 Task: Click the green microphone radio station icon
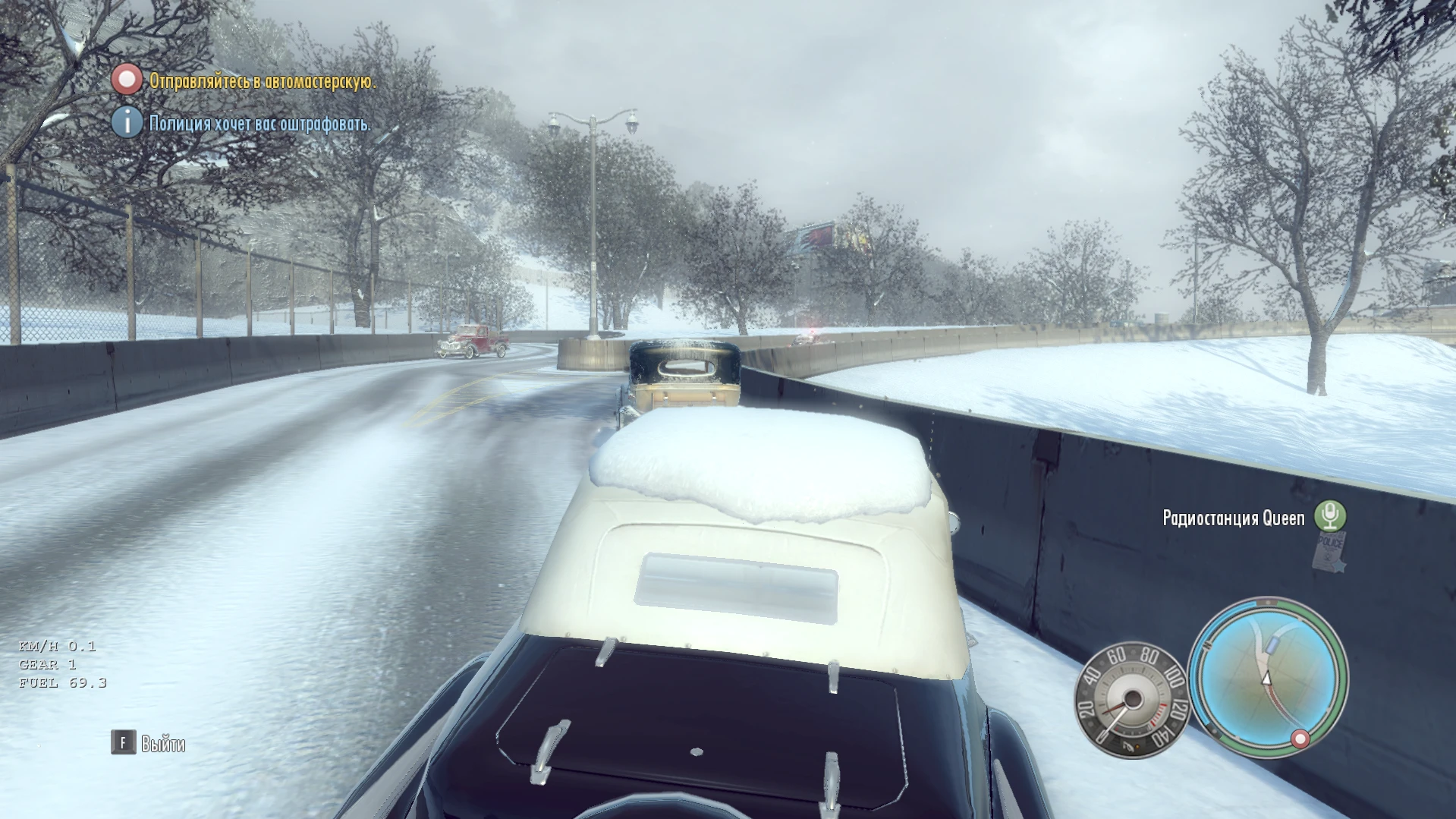[1330, 515]
